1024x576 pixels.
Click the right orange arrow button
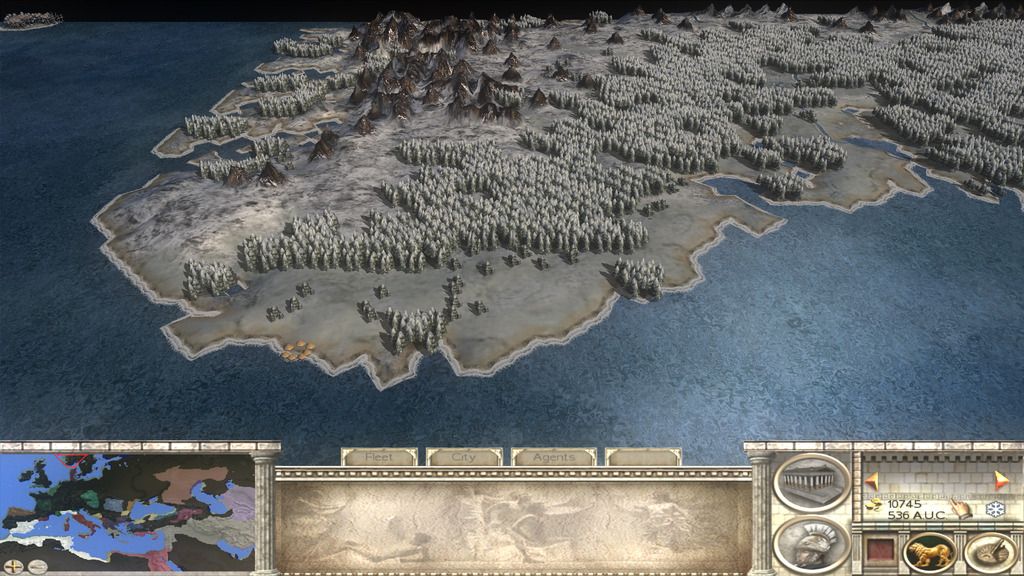(1000, 481)
